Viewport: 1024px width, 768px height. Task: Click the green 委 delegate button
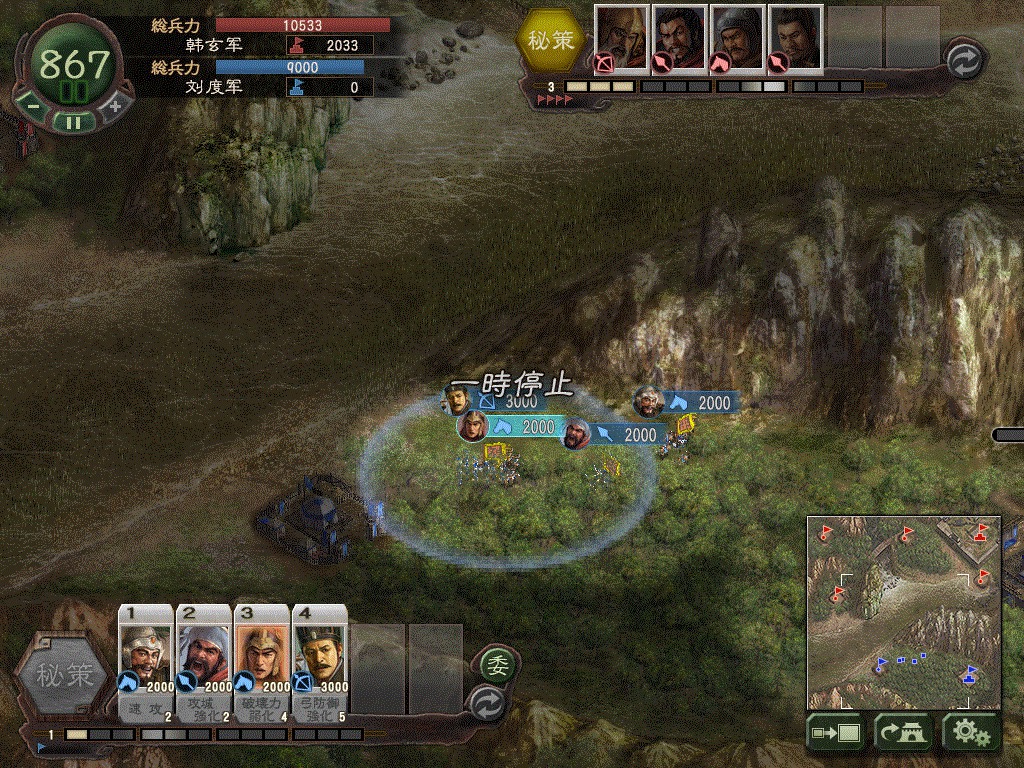click(495, 663)
